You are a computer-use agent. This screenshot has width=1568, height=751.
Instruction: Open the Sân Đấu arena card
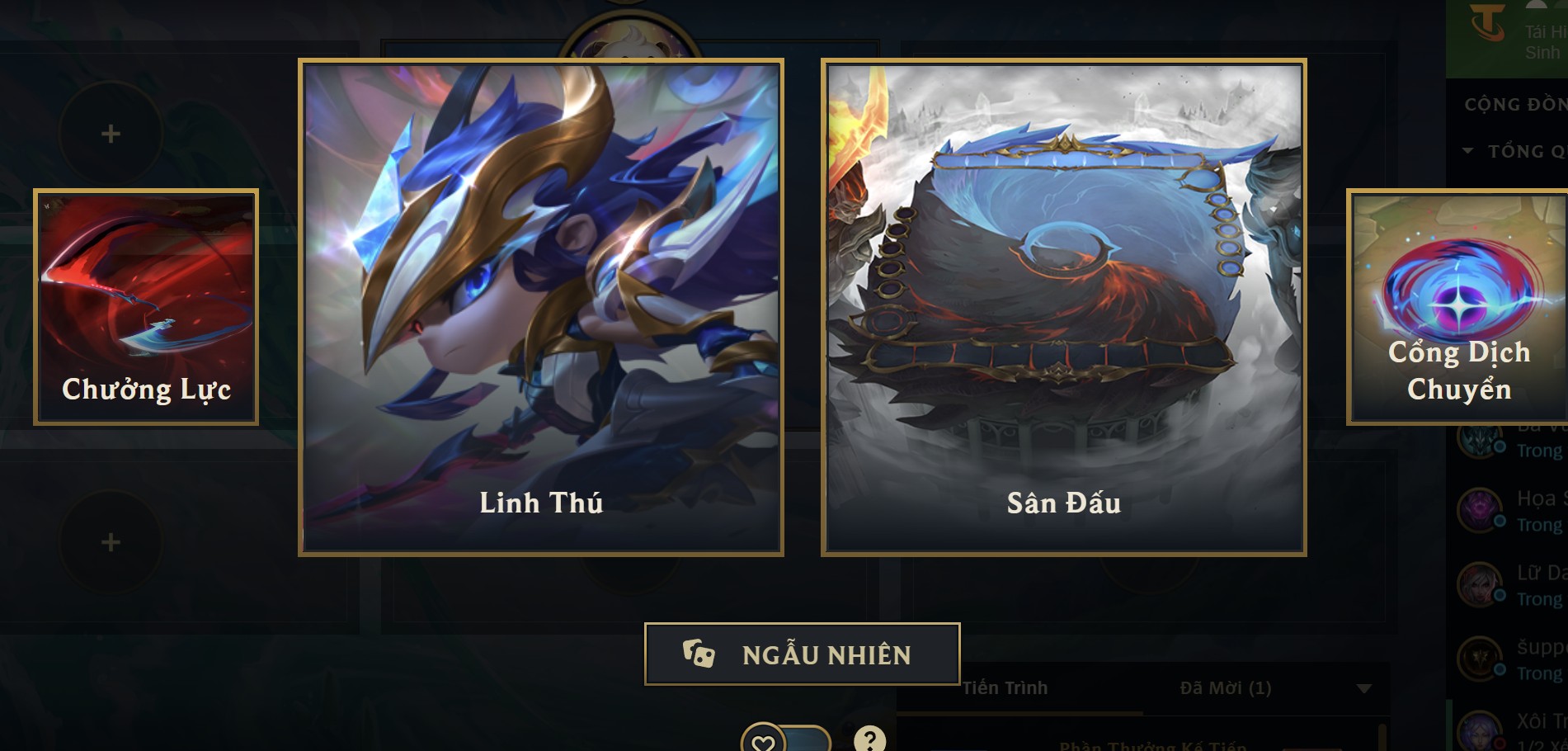tap(1063, 307)
